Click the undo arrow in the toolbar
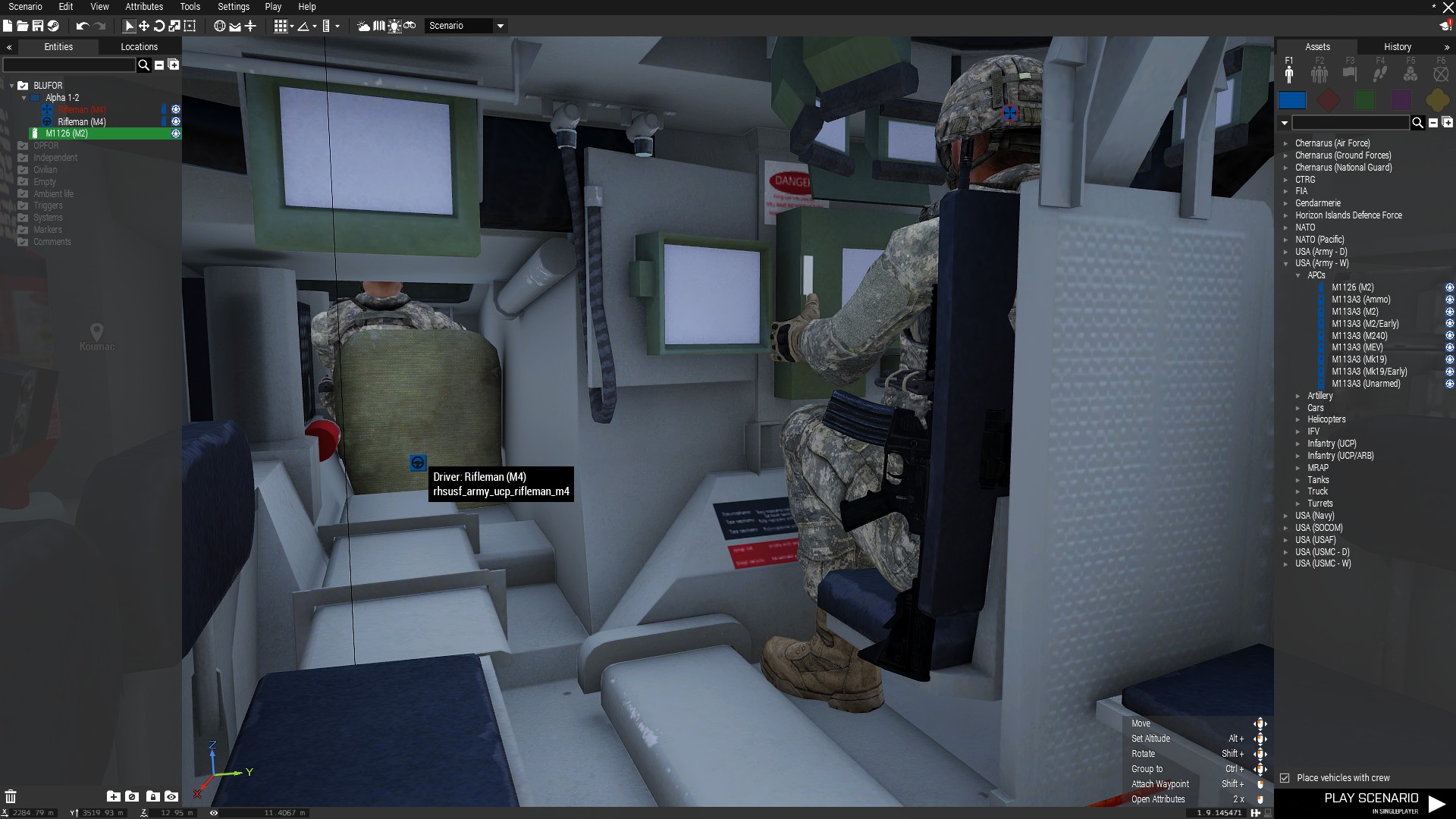Image resolution: width=1456 pixels, height=819 pixels. point(82,26)
